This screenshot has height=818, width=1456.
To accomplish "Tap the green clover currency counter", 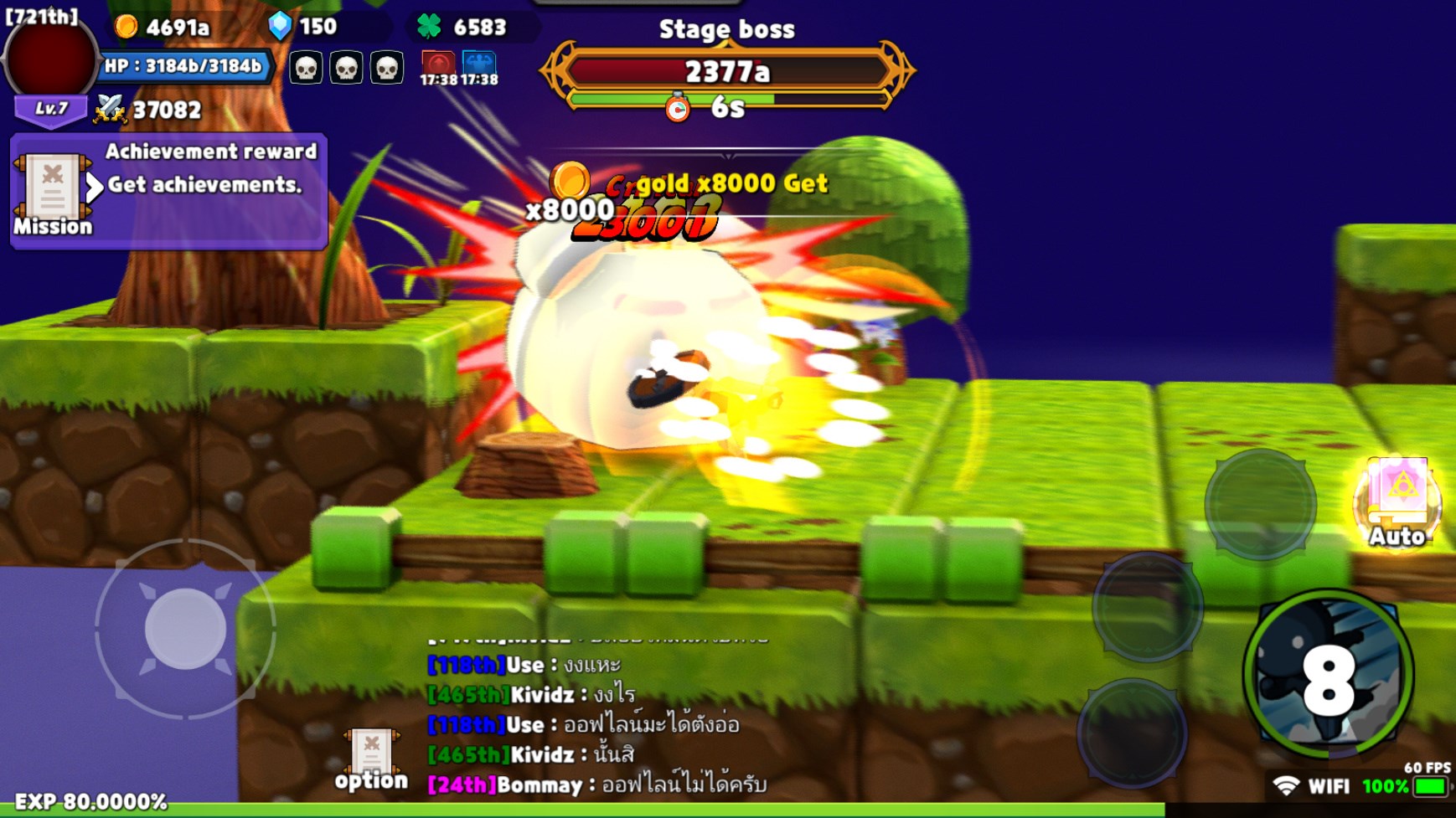I will [462, 27].
